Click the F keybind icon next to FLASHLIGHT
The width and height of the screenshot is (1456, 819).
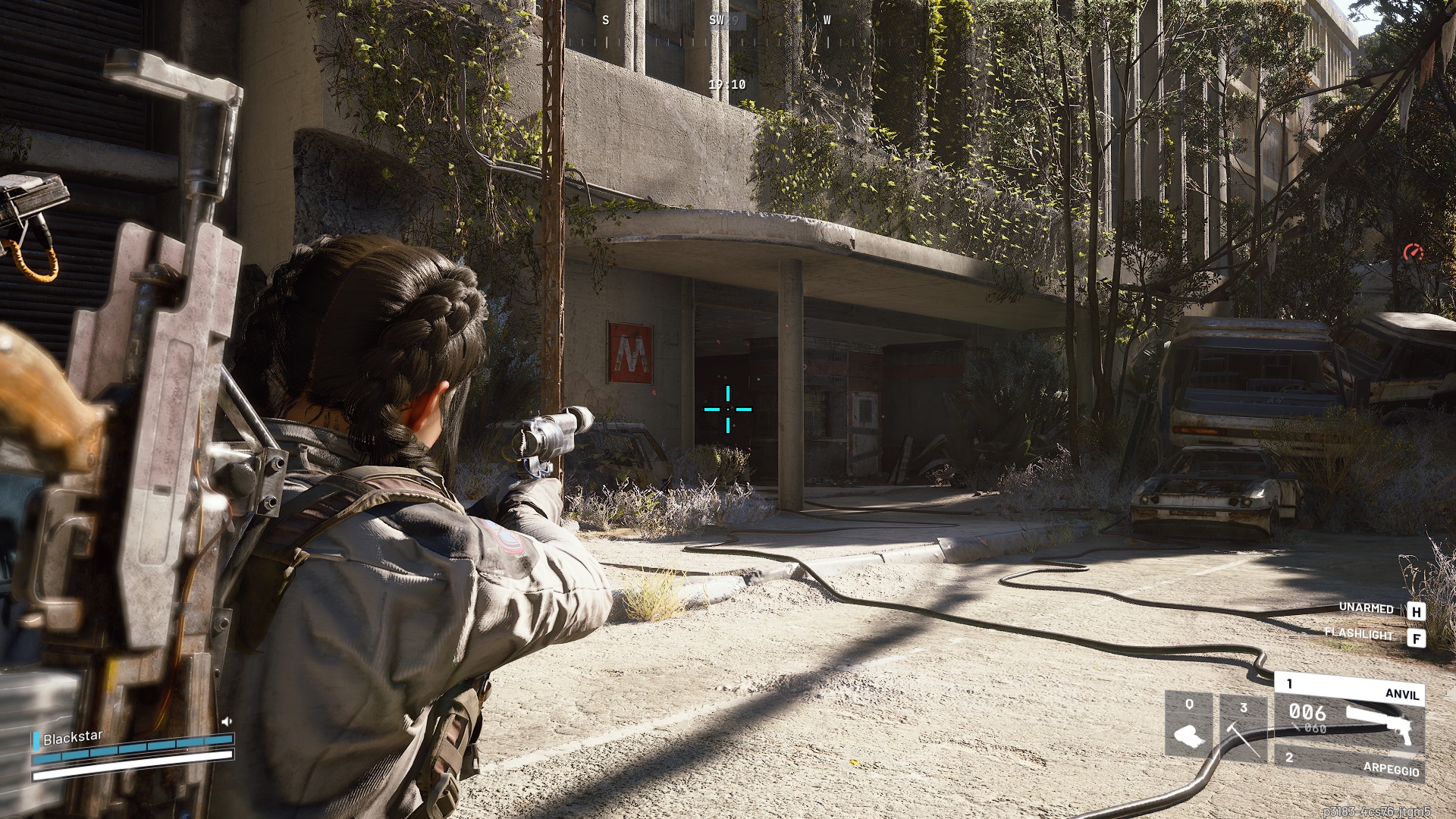1417,638
